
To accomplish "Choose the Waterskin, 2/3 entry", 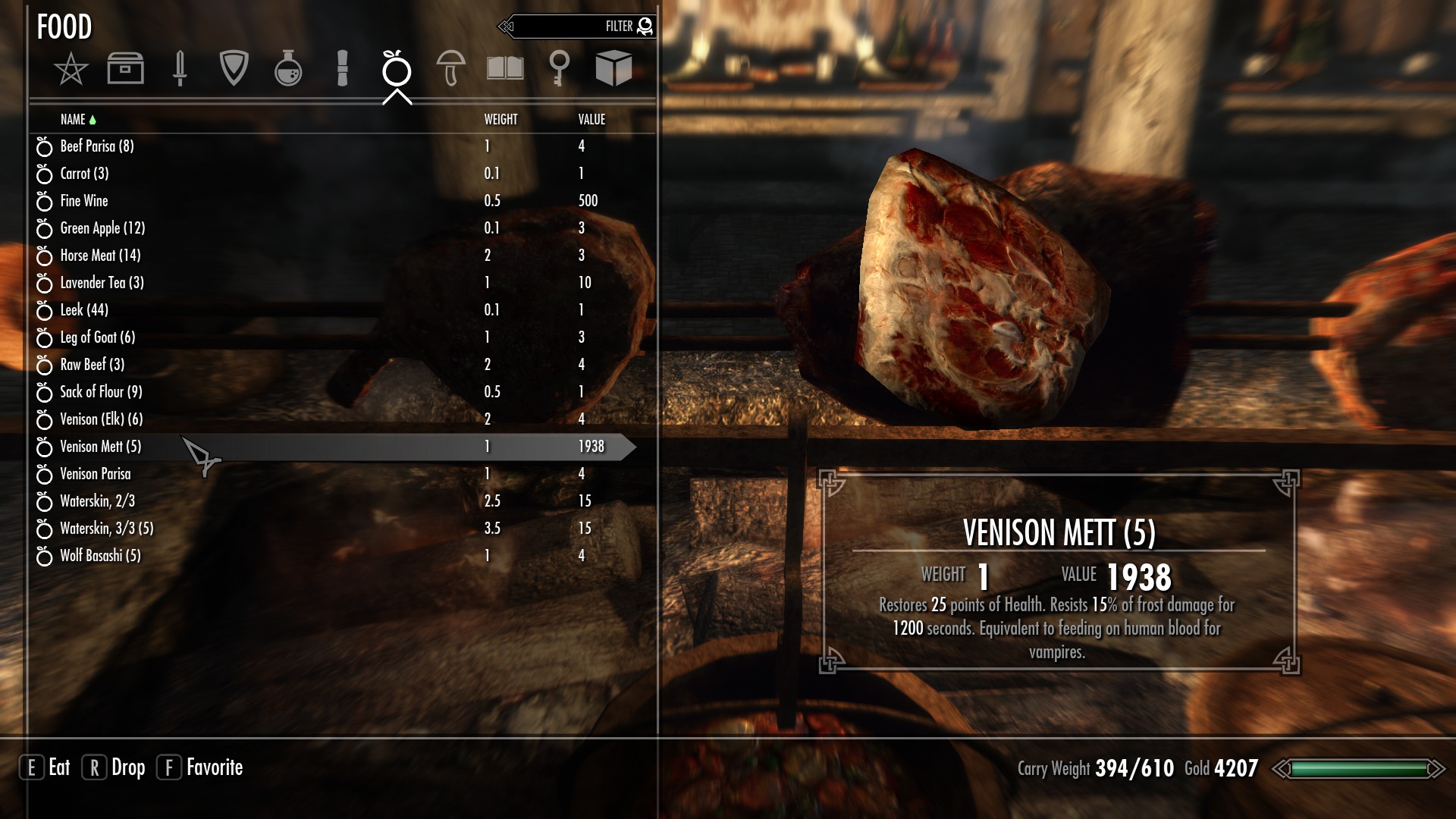I will (x=97, y=501).
